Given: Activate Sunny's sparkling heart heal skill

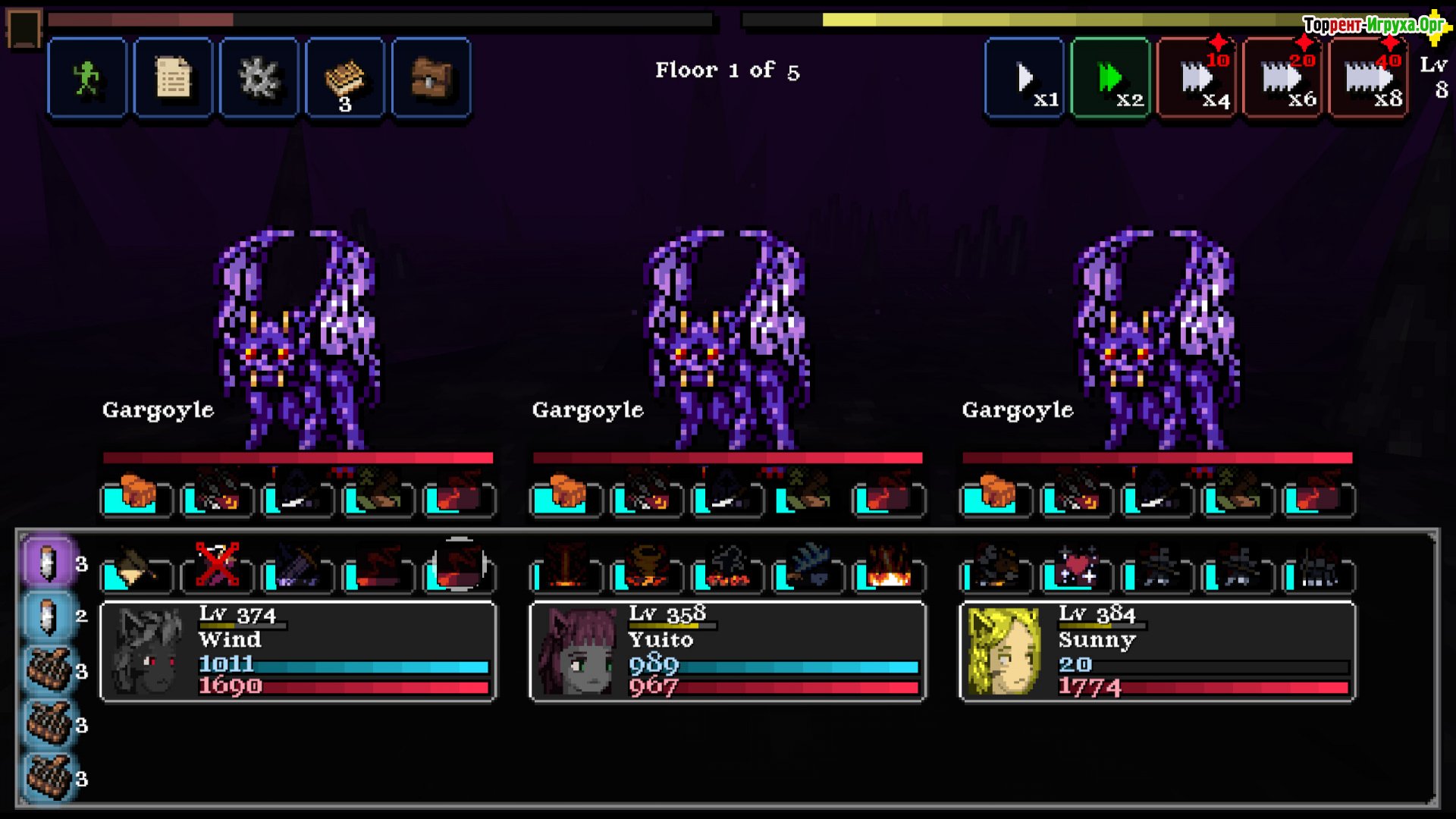Looking at the screenshot, I should click(1077, 568).
